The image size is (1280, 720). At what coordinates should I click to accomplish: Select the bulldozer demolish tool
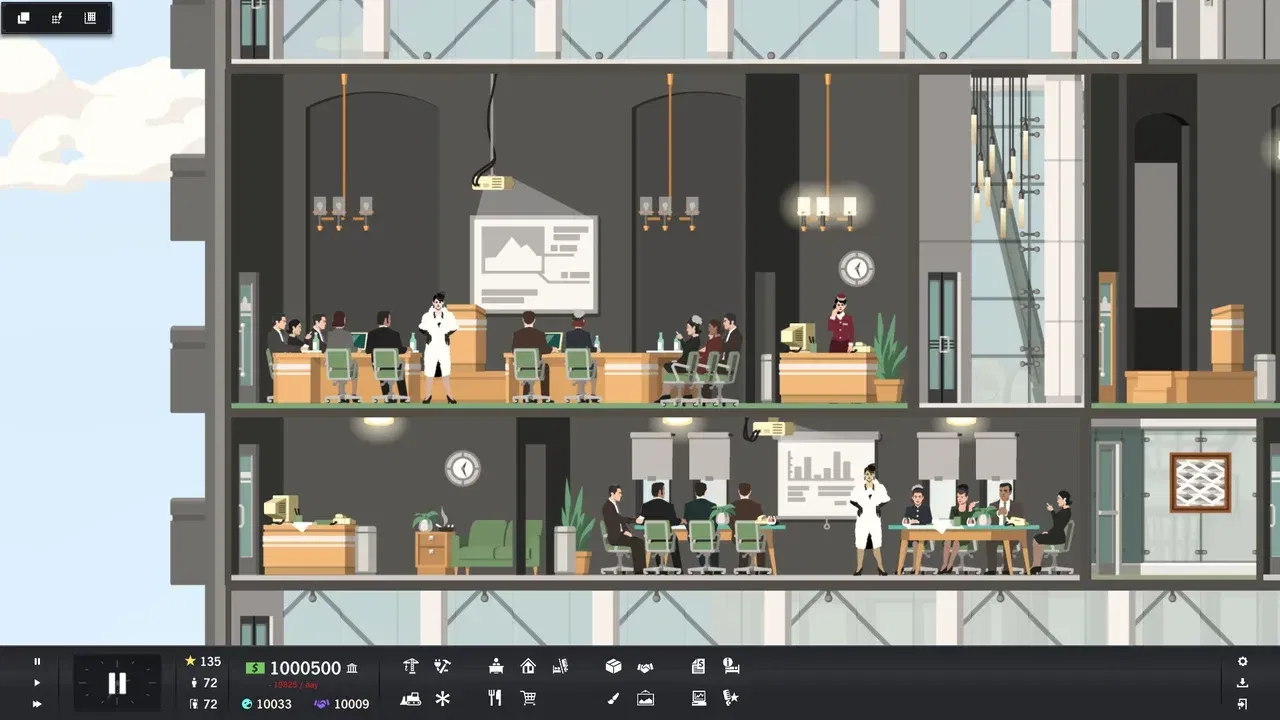tap(410, 698)
